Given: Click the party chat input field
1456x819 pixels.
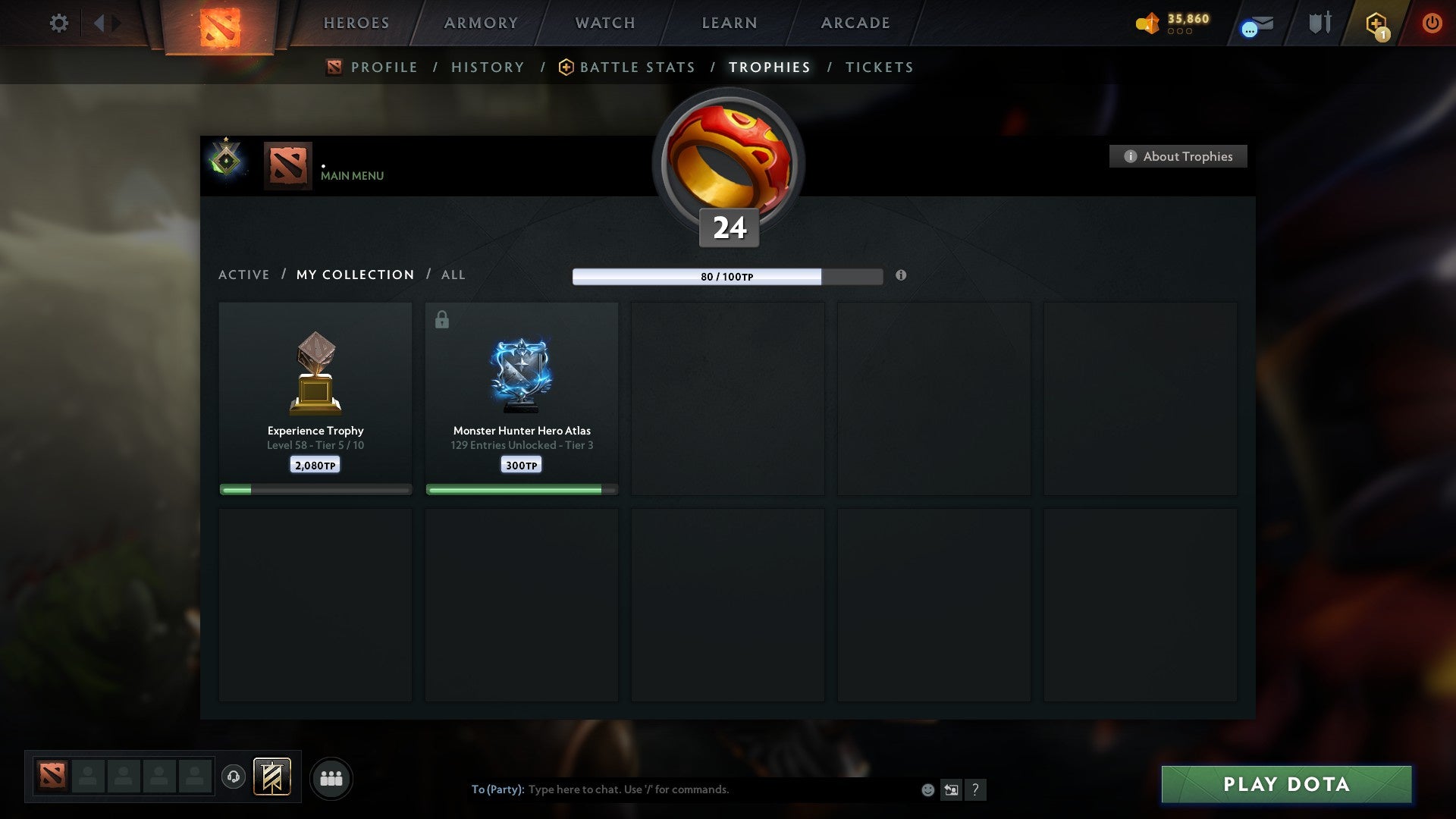Looking at the screenshot, I should 682,789.
